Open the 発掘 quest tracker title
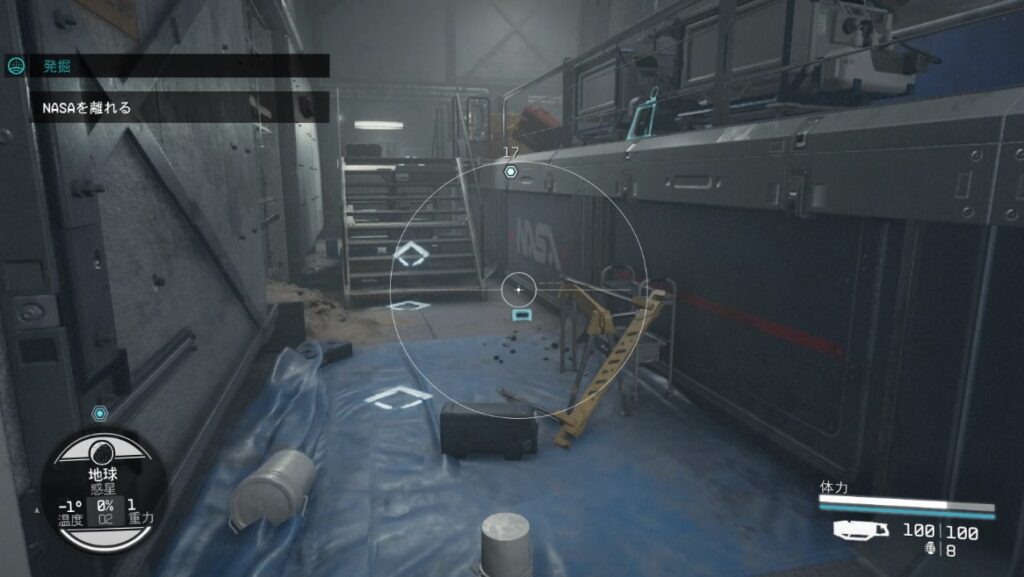This screenshot has width=1024, height=577. [x=56, y=66]
